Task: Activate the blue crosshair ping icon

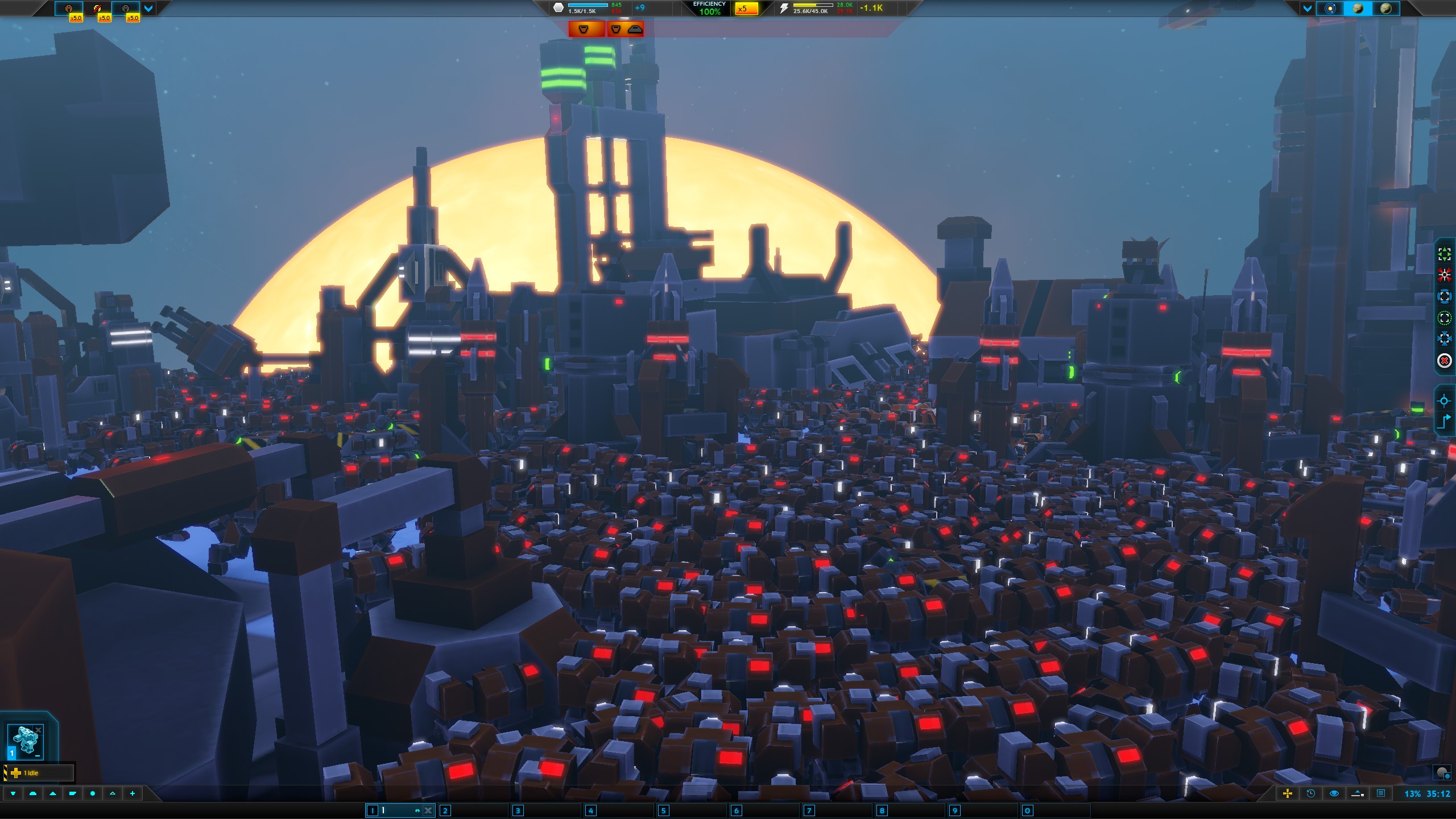Action: (x=1444, y=401)
